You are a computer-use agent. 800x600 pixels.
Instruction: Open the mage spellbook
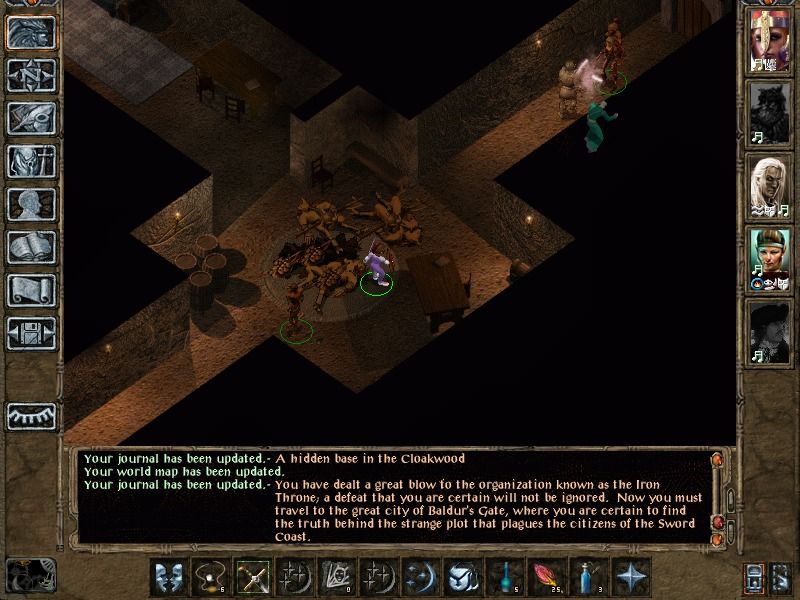(30, 247)
